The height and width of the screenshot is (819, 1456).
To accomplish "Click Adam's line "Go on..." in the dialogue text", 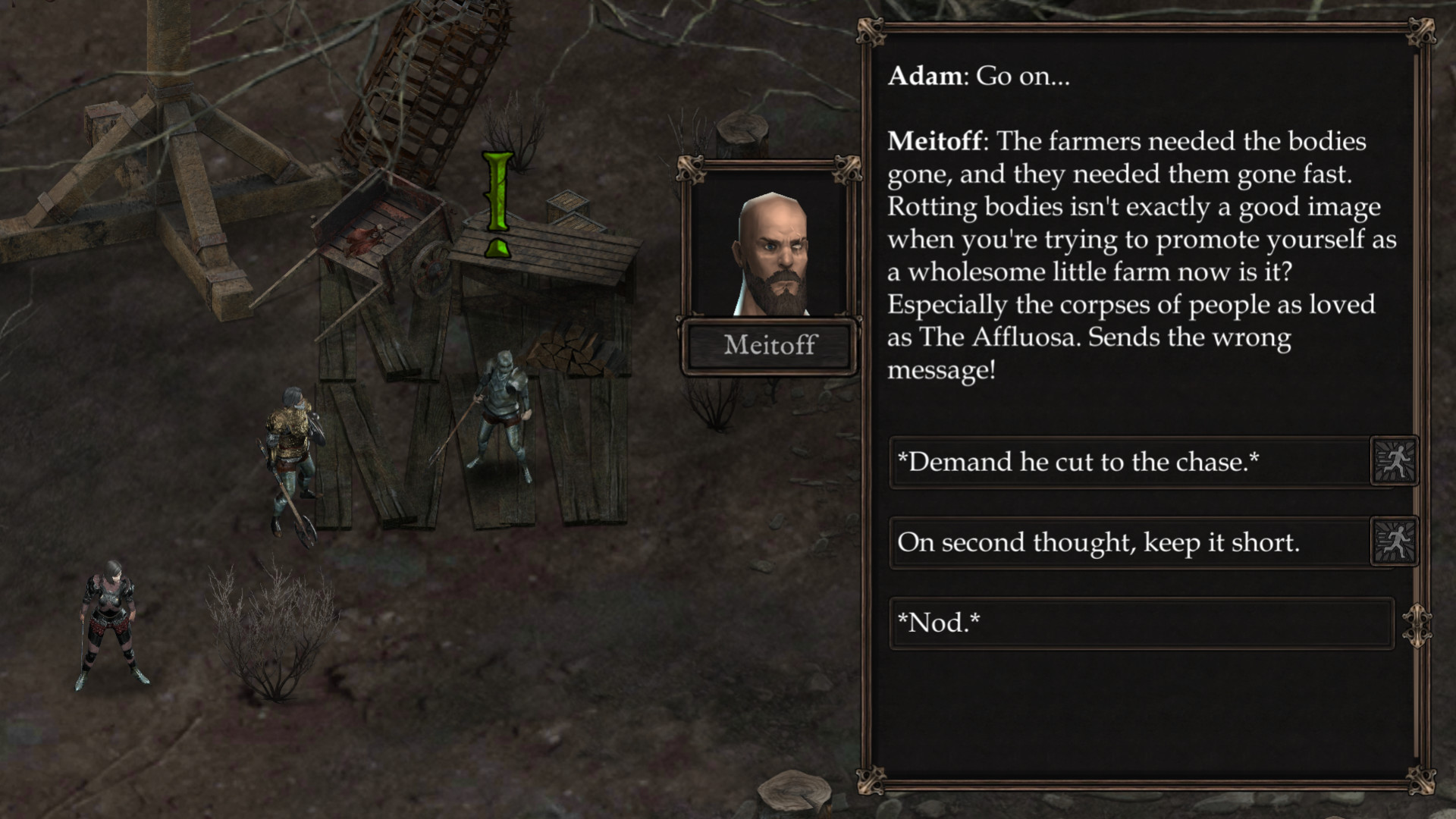I will pyautogui.click(x=979, y=75).
